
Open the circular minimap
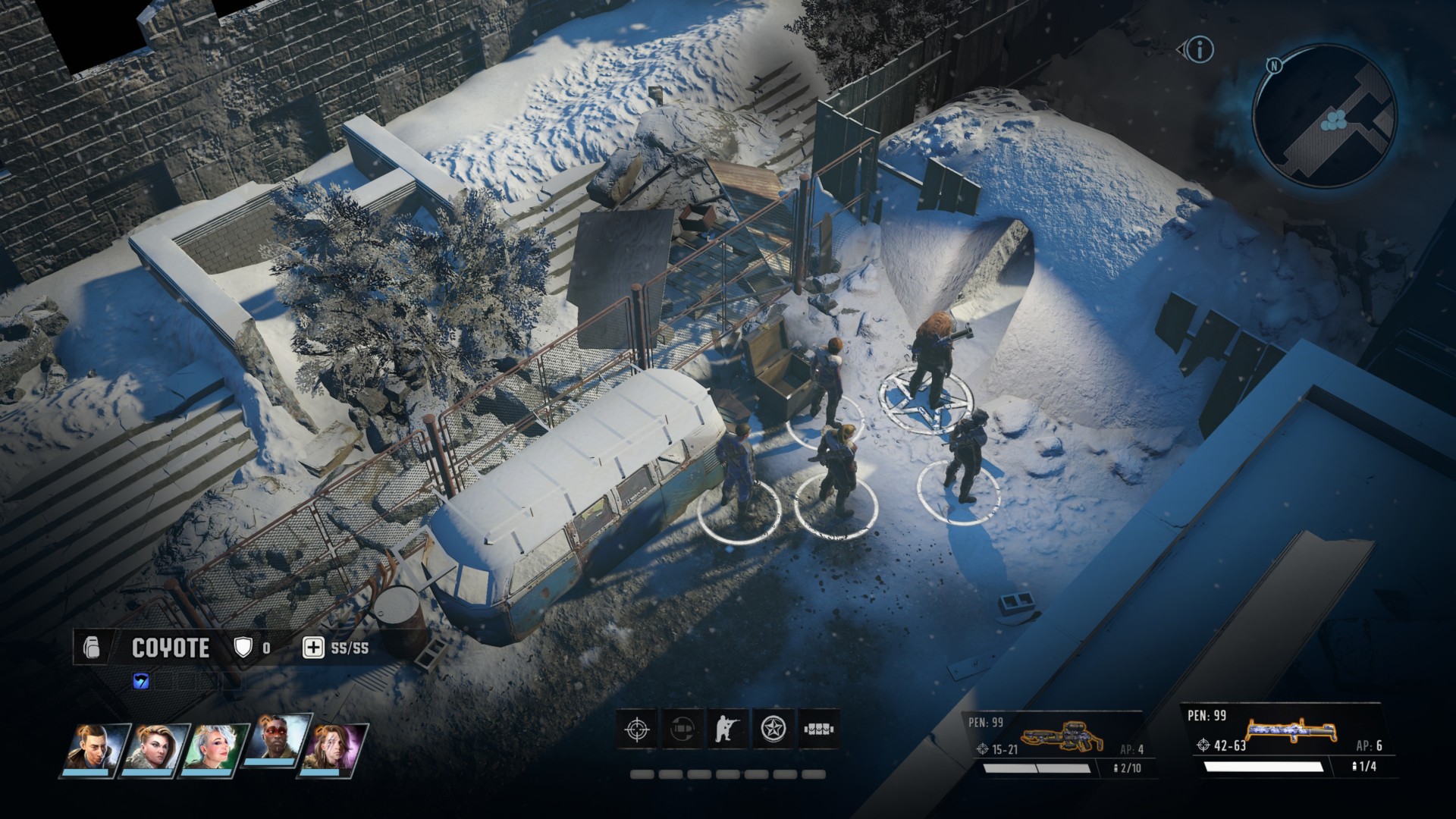tap(1324, 115)
